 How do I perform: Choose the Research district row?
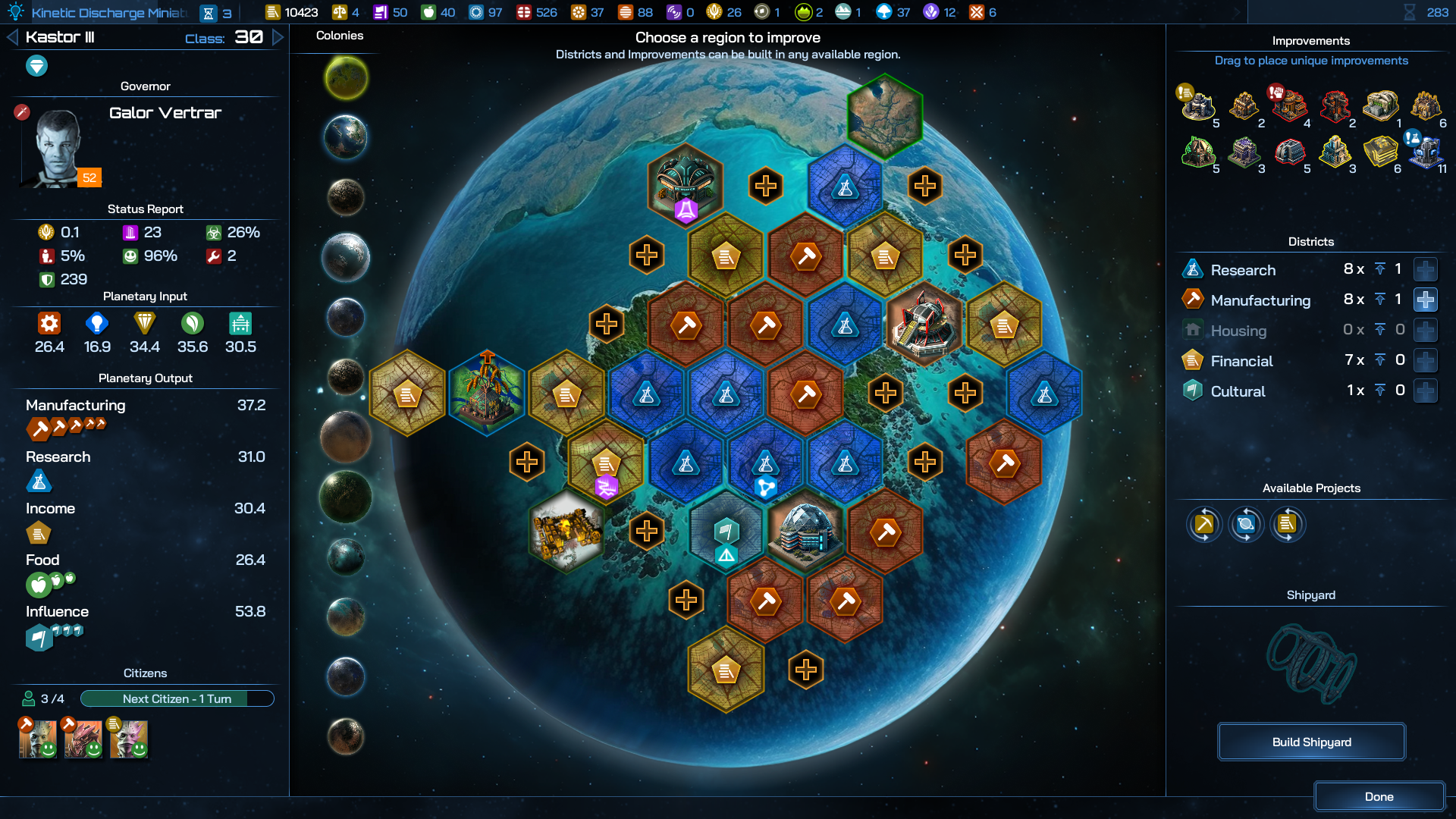[1243, 270]
